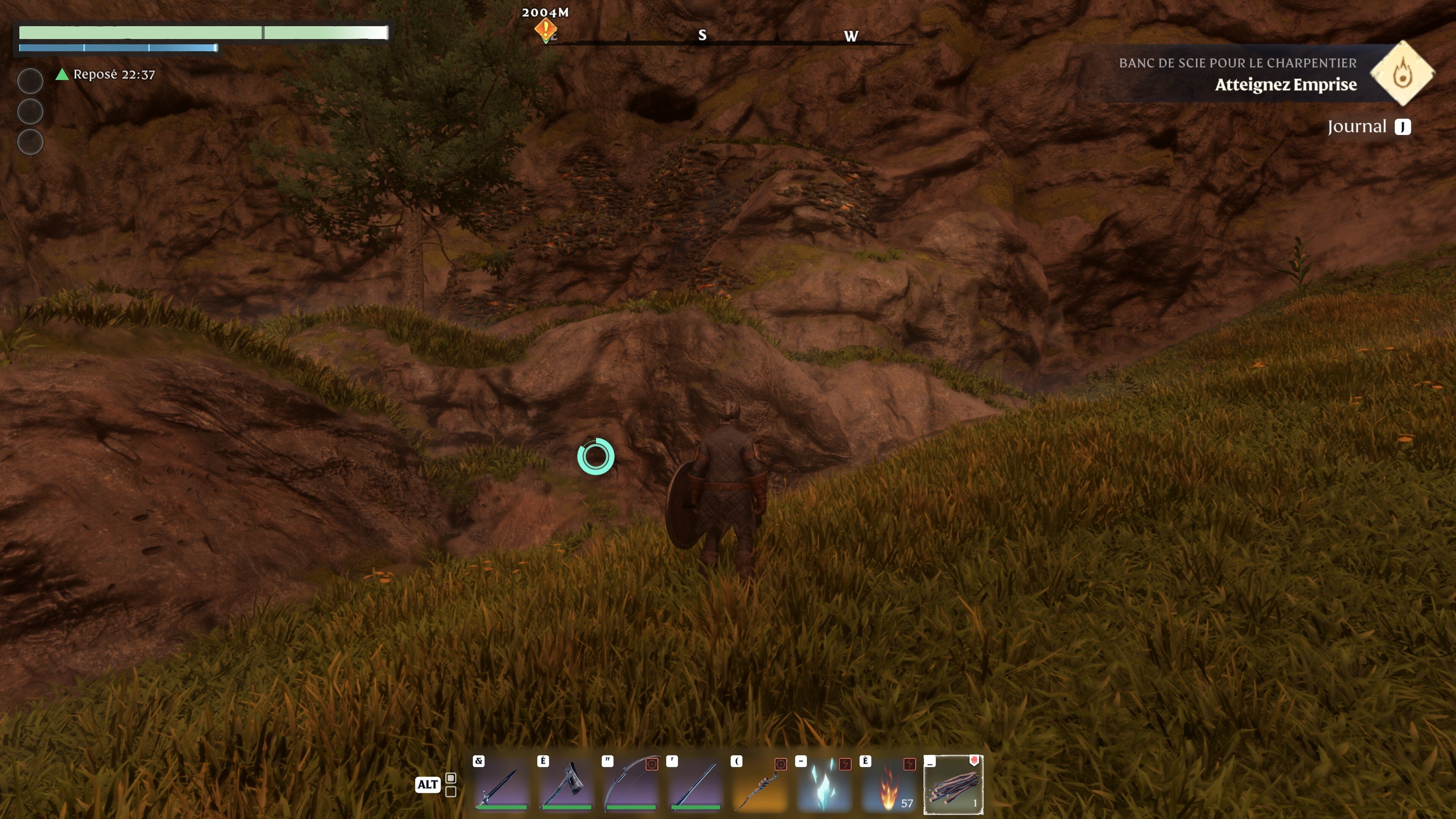Choose the bow in the hotbar
The height and width of the screenshot is (819, 1456).
tap(630, 784)
